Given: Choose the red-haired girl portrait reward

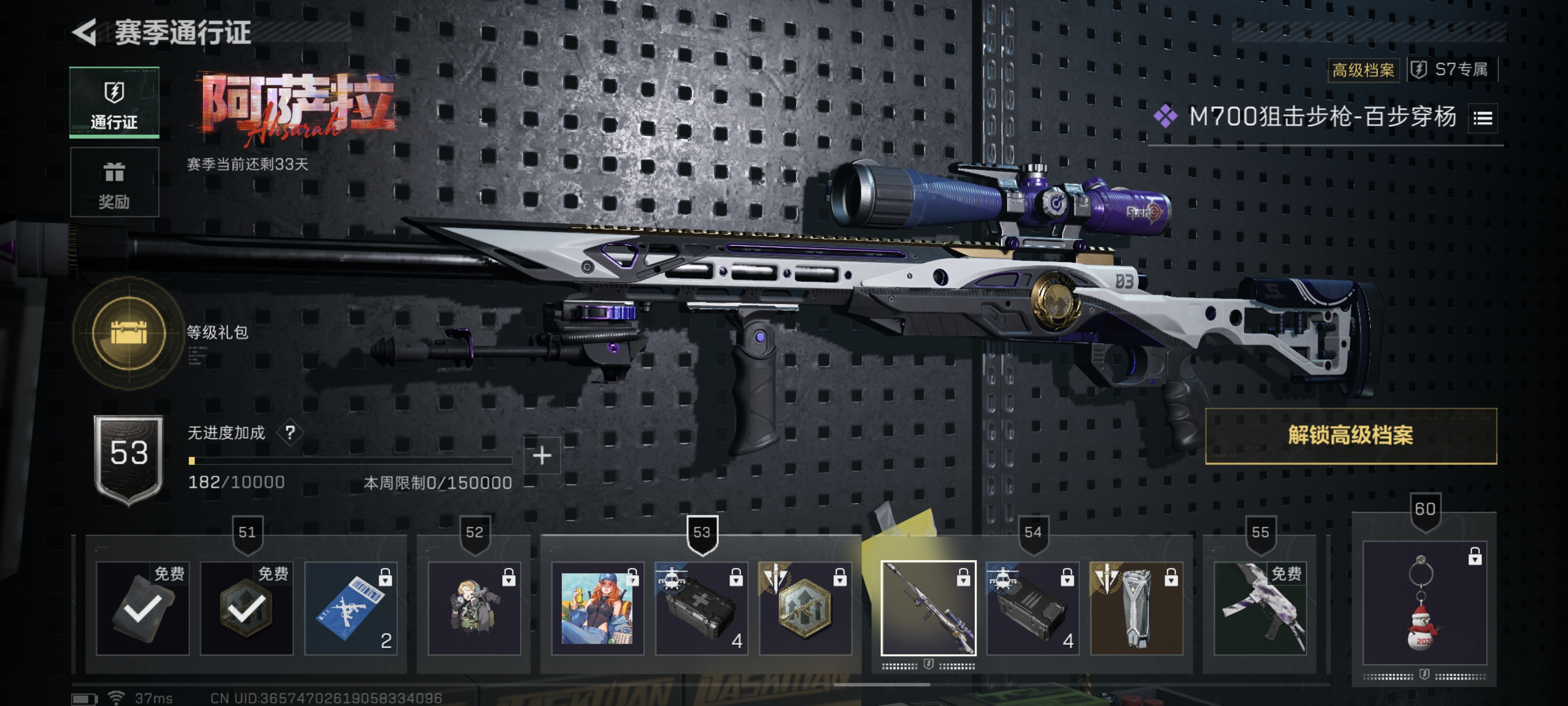Looking at the screenshot, I should pyautogui.click(x=597, y=608).
